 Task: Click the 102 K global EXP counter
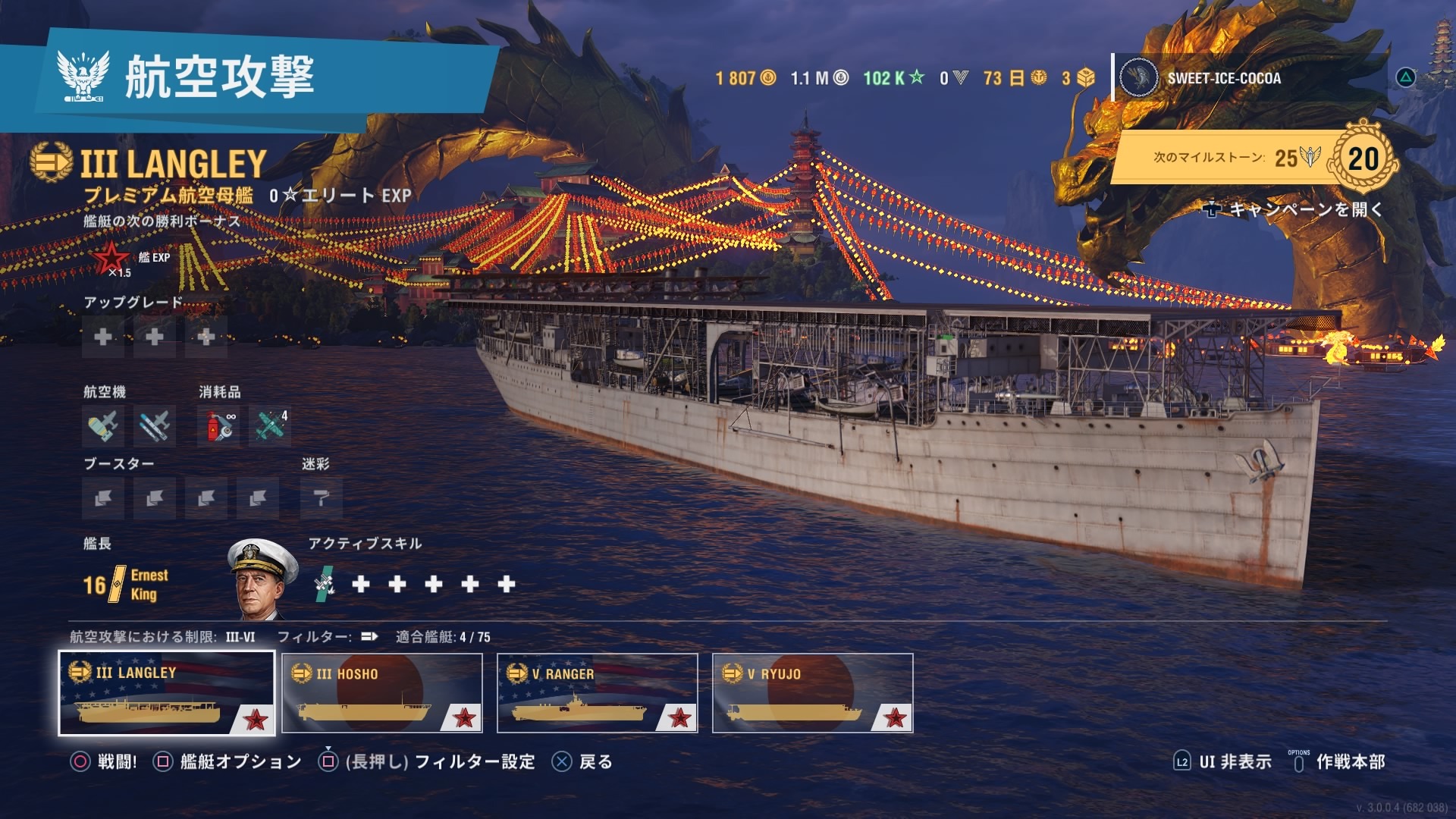click(x=894, y=78)
